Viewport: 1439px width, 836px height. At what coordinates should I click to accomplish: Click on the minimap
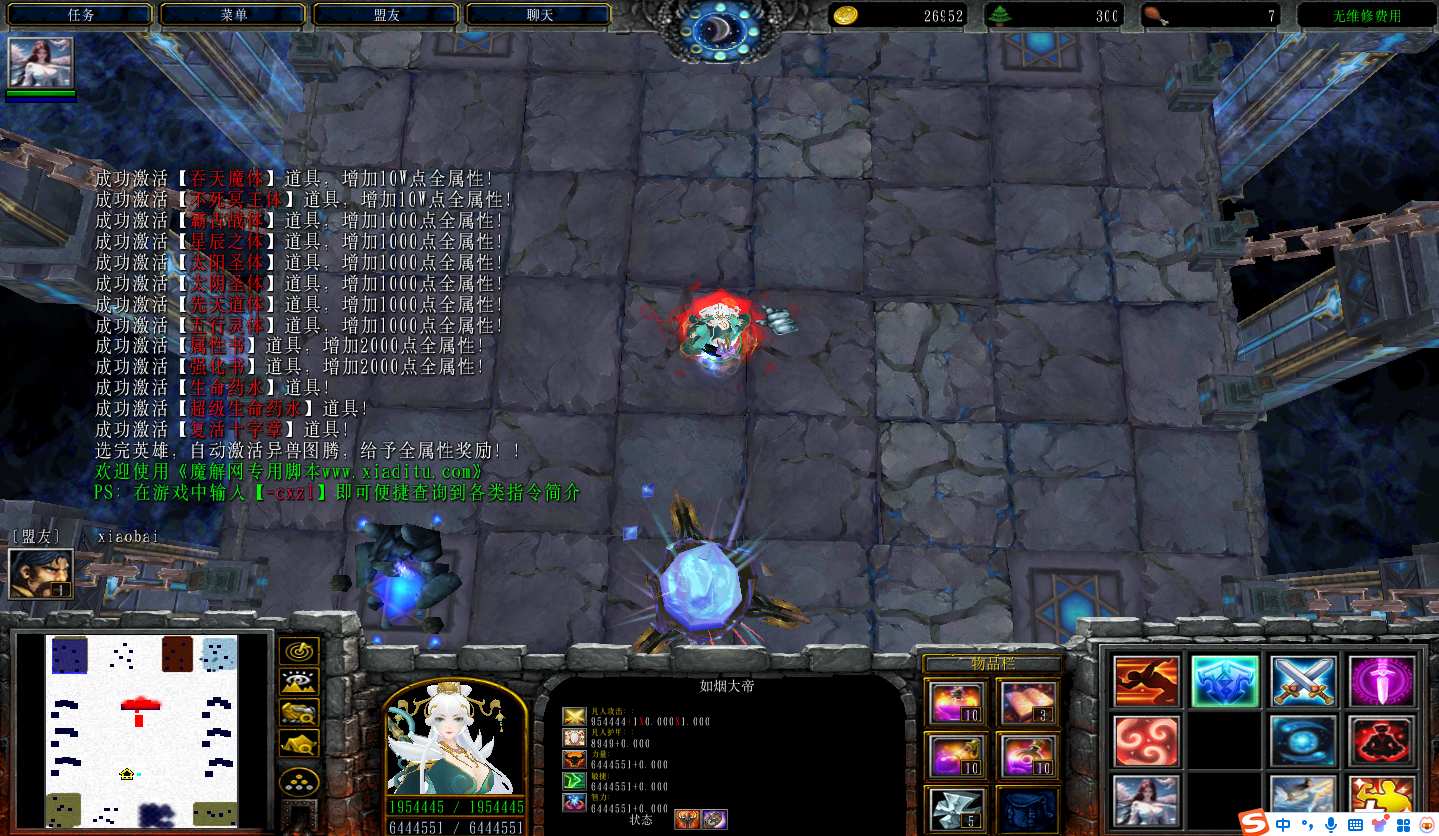point(141,730)
